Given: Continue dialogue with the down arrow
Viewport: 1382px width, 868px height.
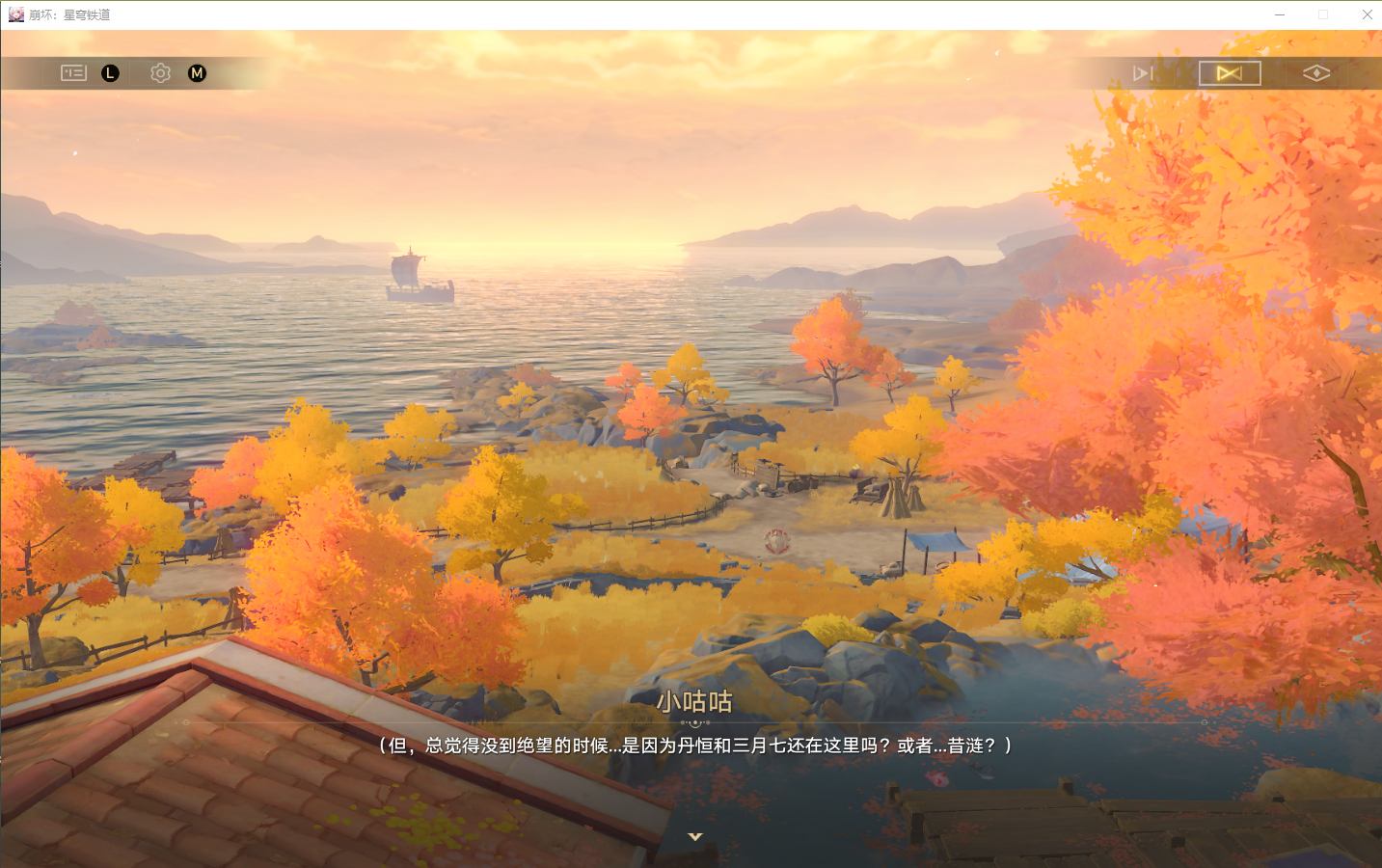Looking at the screenshot, I should pos(694,836).
